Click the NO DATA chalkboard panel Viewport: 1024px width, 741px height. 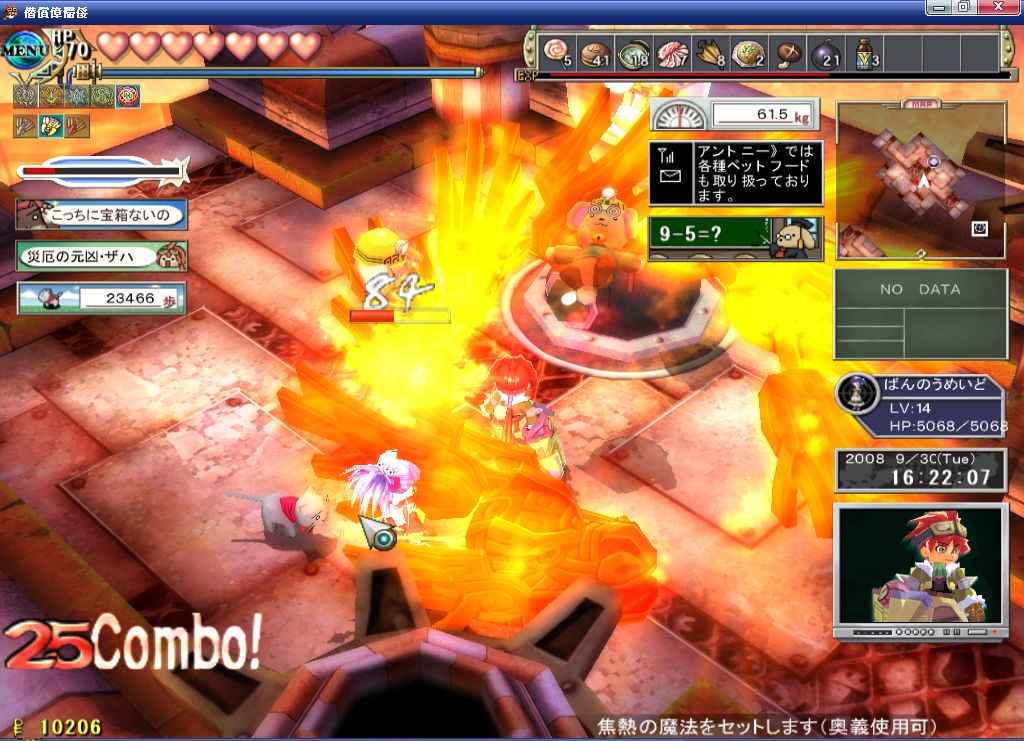920,313
